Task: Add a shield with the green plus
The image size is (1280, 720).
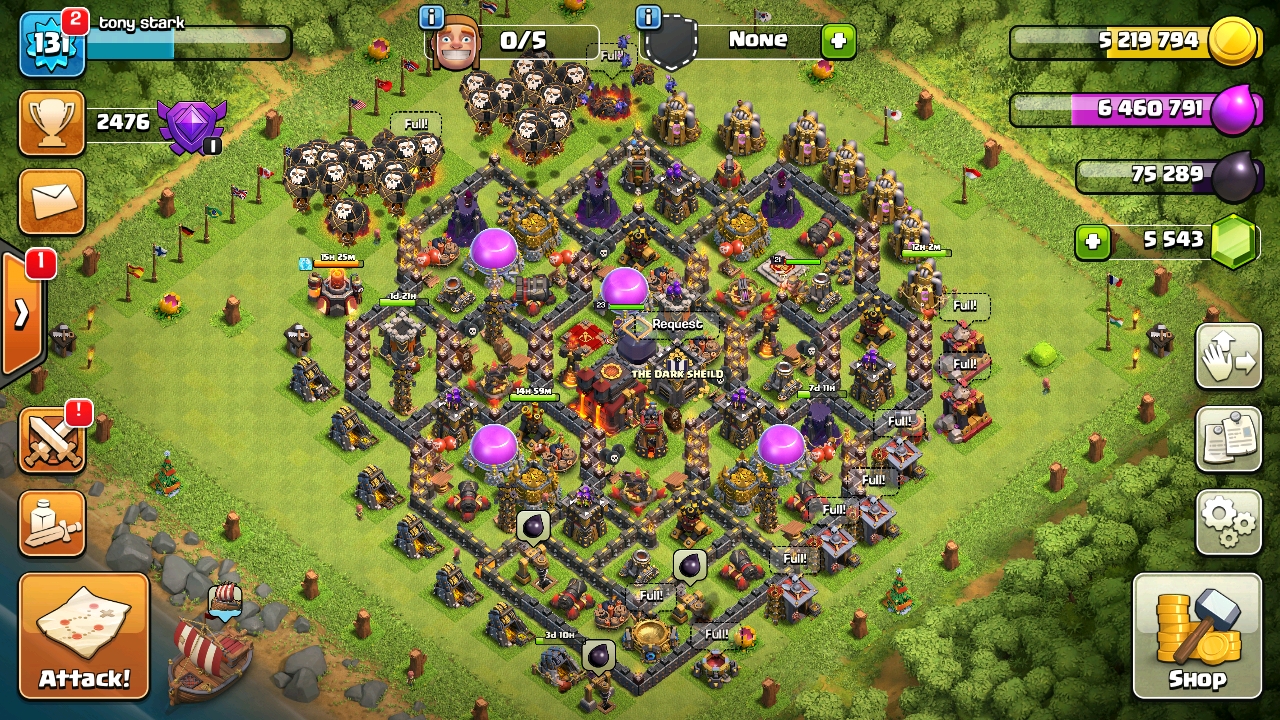Action: pos(838,41)
